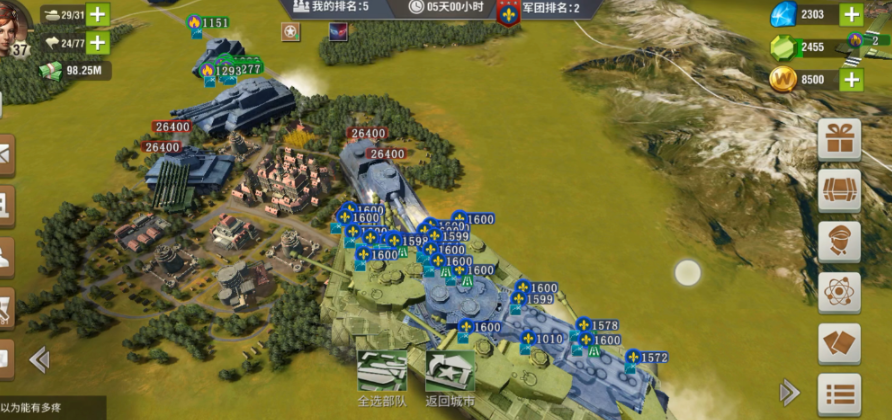Tap the plus beside the 24/77 counter
This screenshot has width=892, height=420.
[97, 42]
